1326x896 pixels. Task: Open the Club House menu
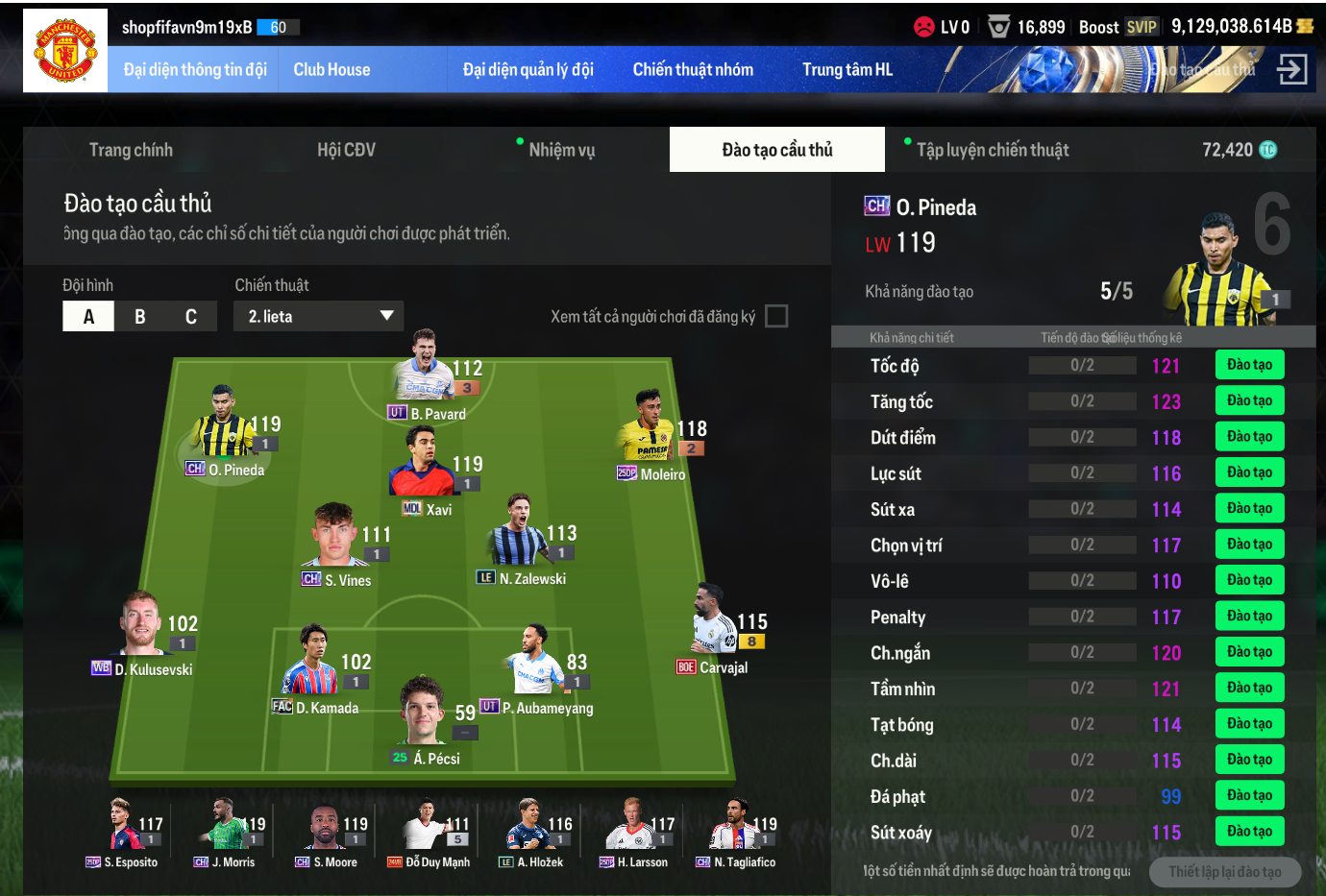331,70
